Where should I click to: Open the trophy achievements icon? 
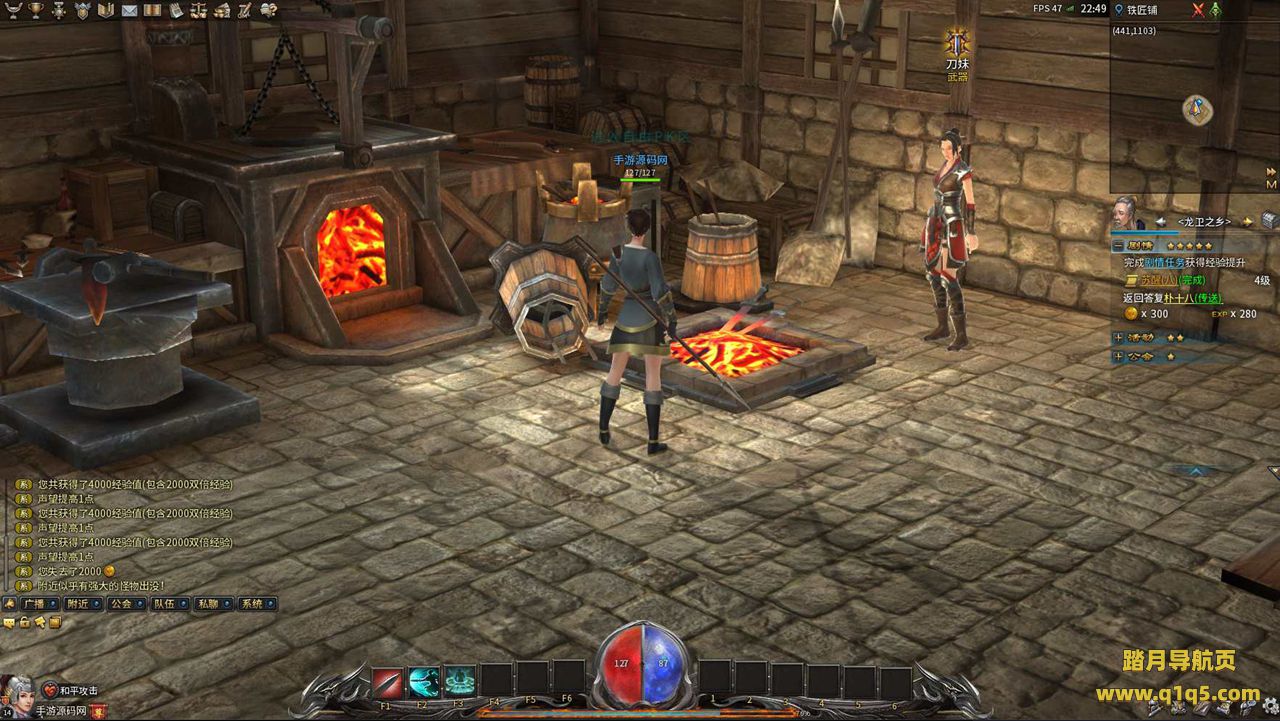coord(37,10)
